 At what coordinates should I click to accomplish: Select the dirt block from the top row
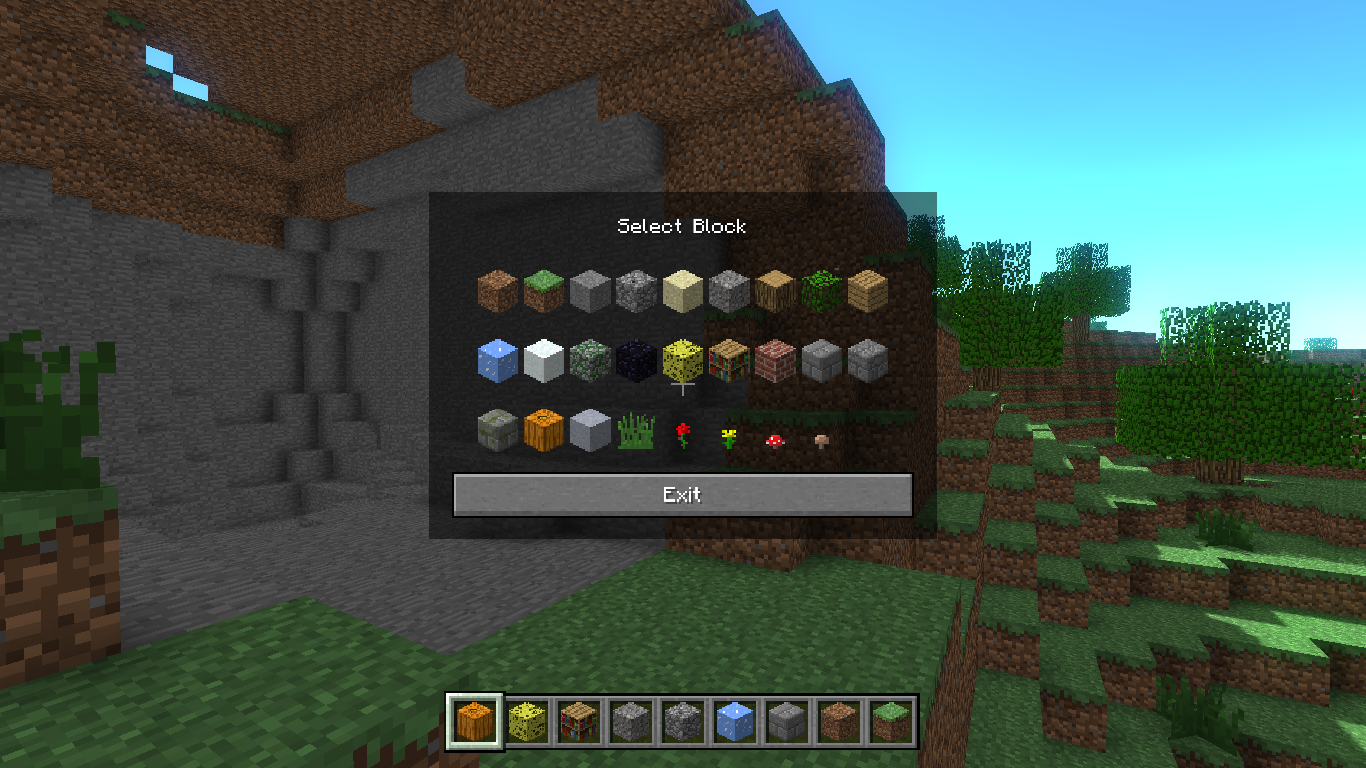[497, 289]
